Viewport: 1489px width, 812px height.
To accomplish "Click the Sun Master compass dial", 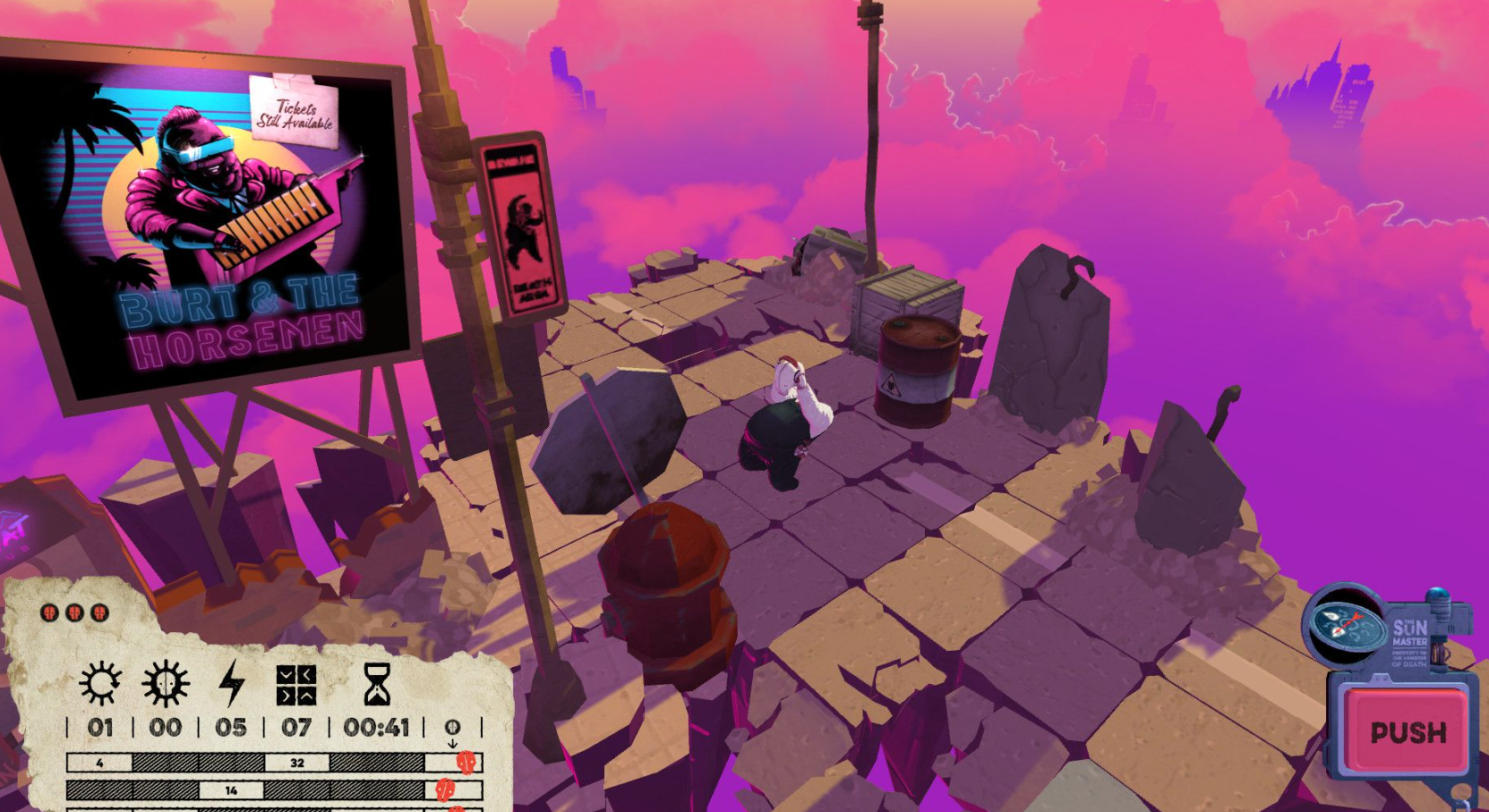I will pyautogui.click(x=1345, y=625).
